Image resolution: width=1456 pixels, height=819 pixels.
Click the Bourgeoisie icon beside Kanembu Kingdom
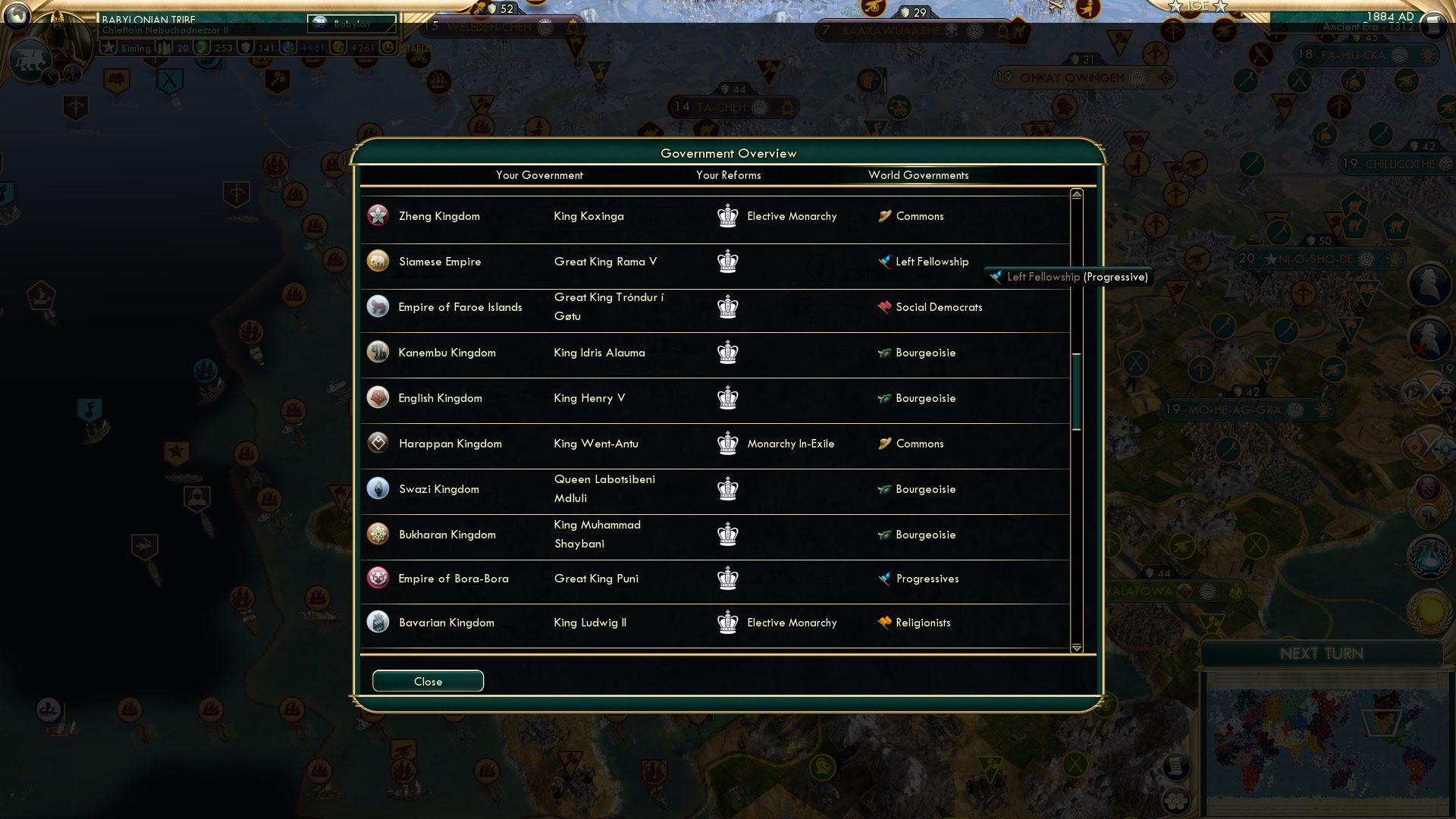click(884, 353)
